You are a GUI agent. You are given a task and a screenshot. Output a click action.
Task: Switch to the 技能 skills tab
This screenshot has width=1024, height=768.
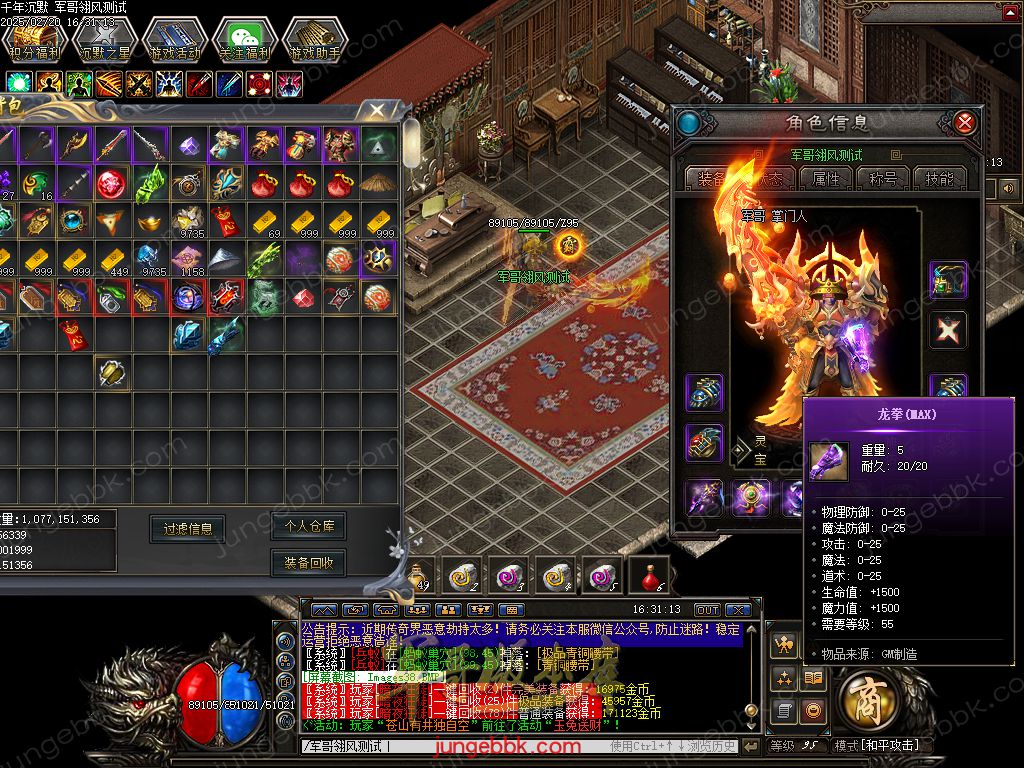point(939,178)
